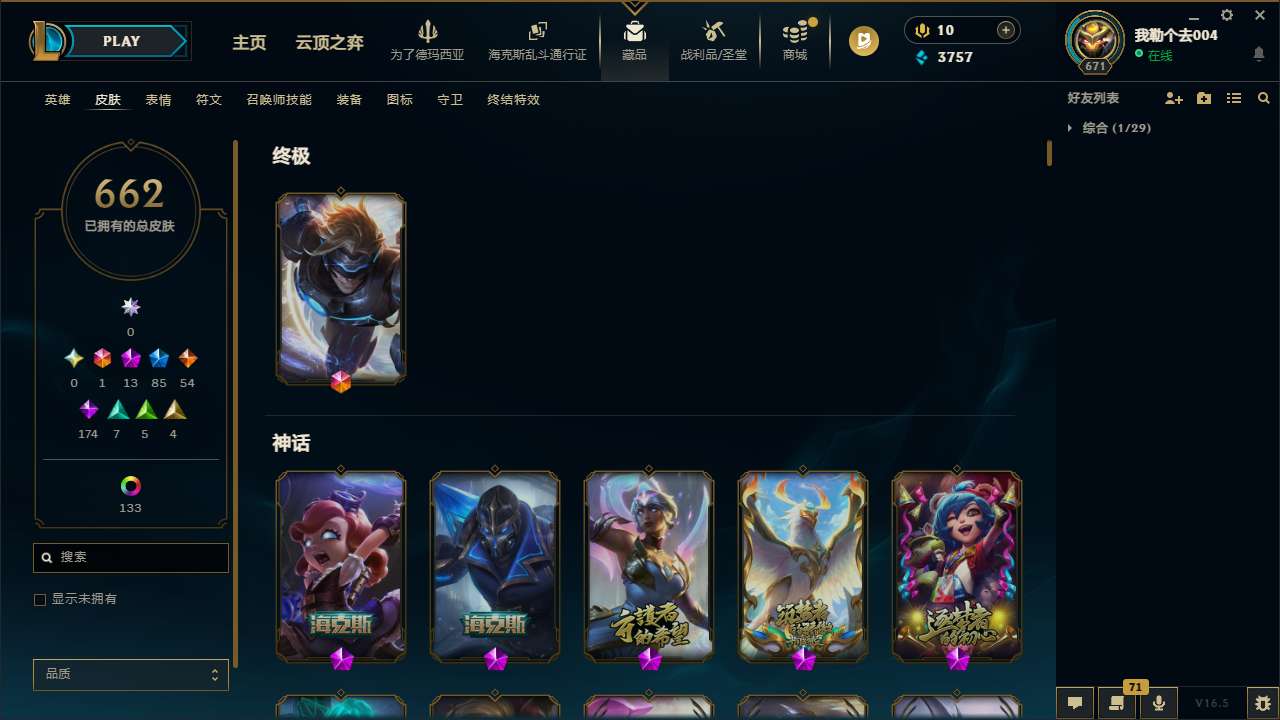Enable the 显示未拥有 checkbox

[40, 599]
